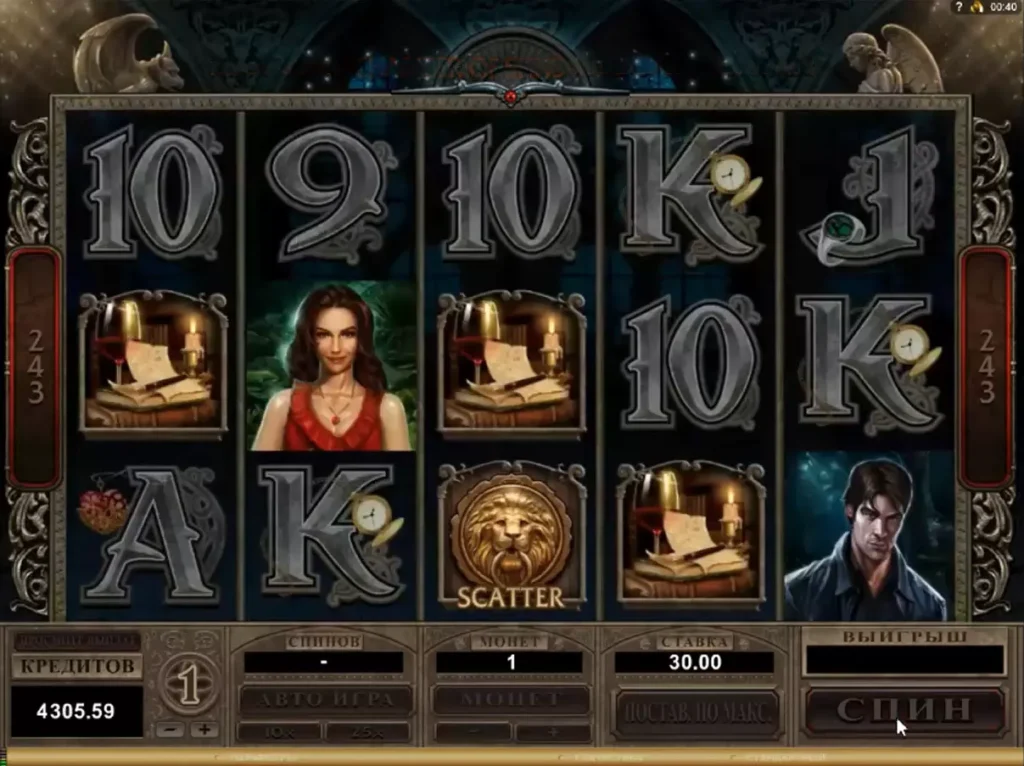Click the СПИН button to spin
The height and width of the screenshot is (766, 1024).
tap(904, 710)
